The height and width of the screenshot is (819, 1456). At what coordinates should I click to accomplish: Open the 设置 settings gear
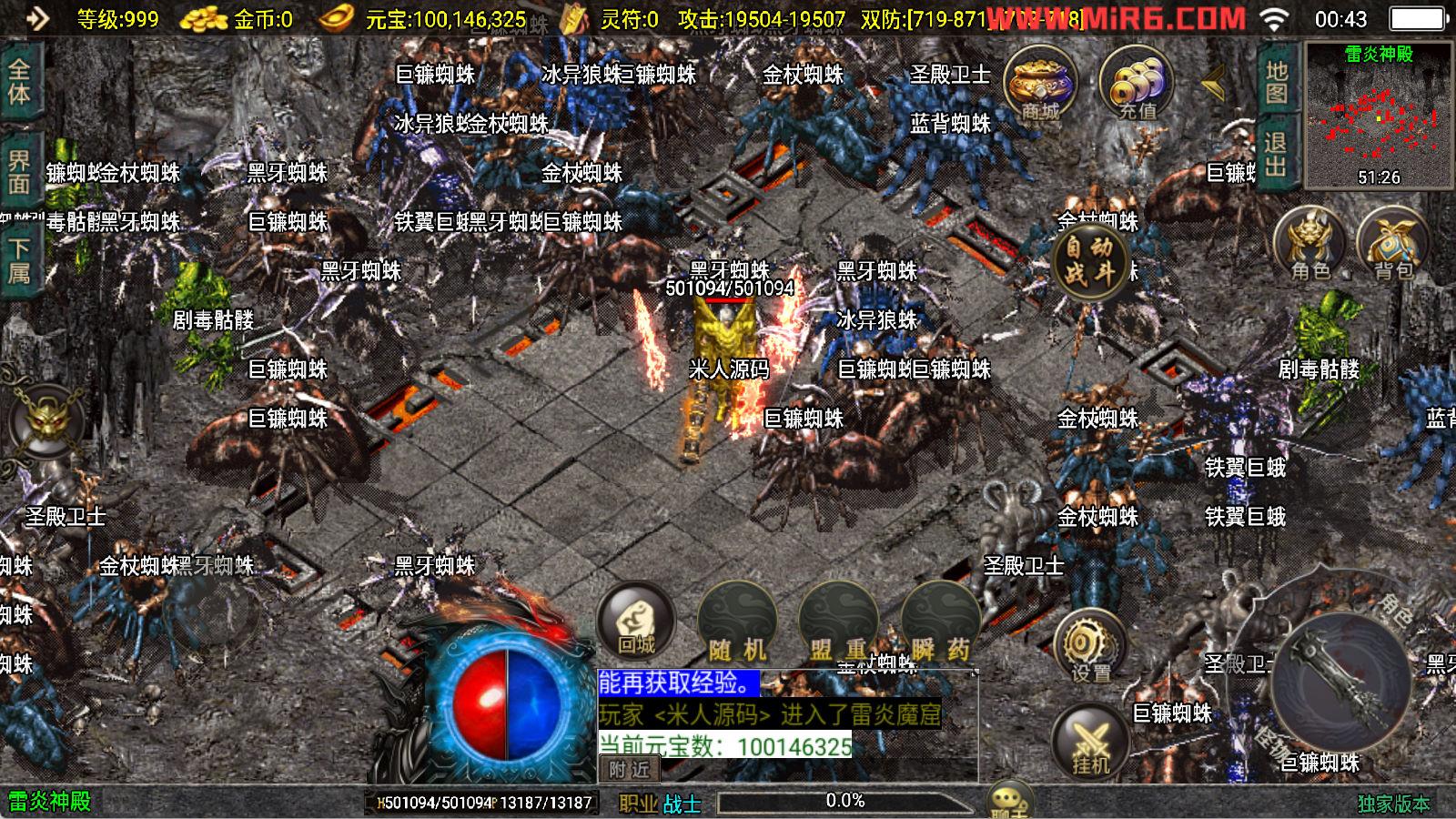click(1090, 648)
